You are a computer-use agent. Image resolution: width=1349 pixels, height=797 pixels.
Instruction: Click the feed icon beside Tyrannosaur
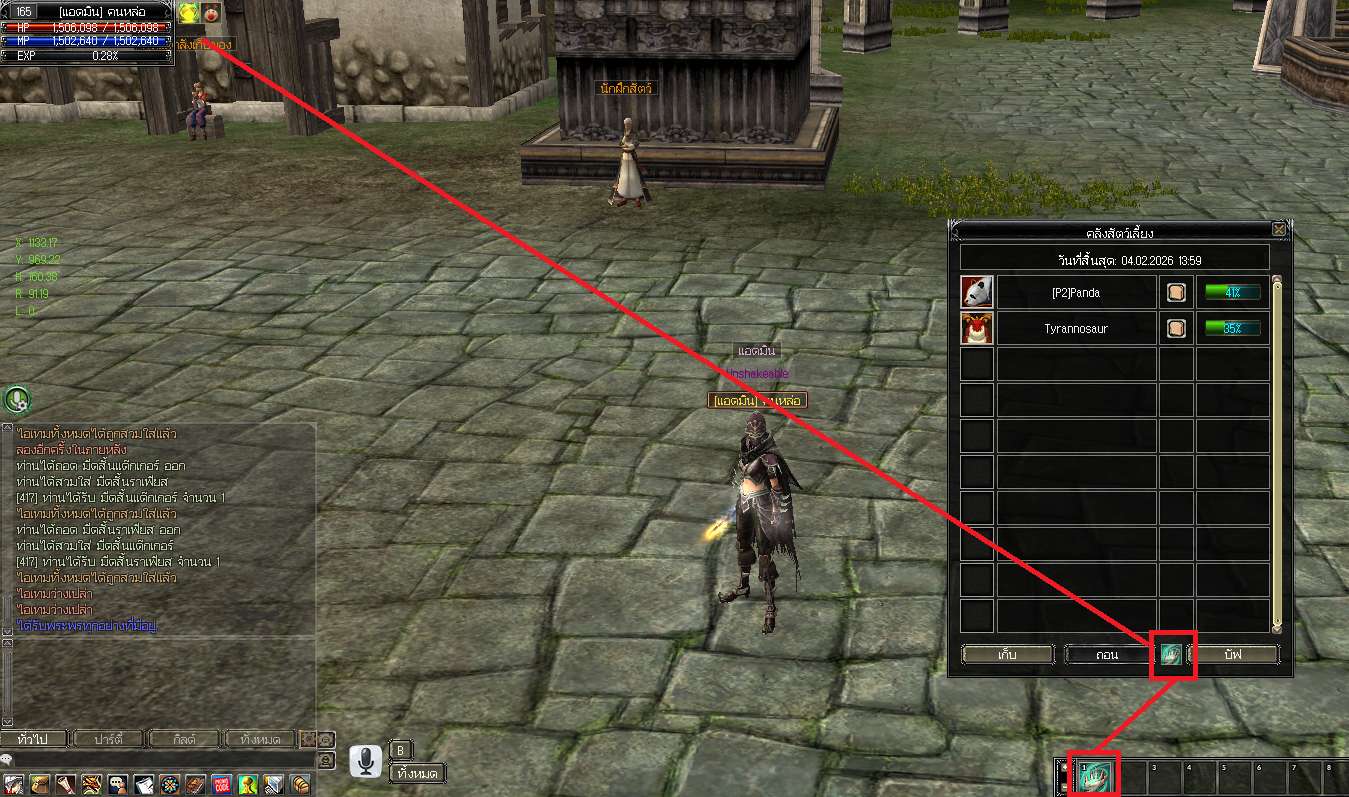[x=1176, y=328]
